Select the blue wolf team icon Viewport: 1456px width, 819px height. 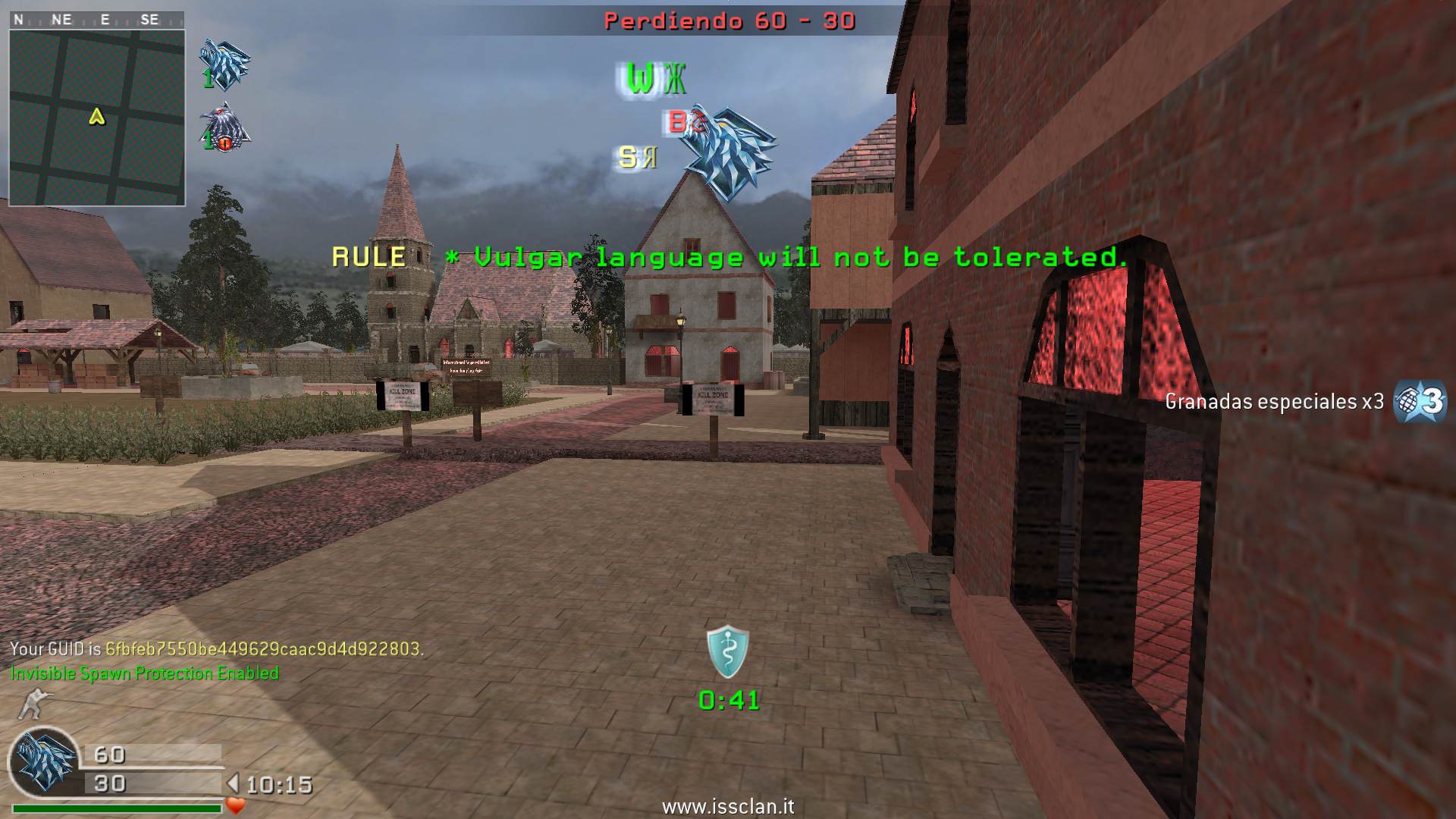[224, 62]
